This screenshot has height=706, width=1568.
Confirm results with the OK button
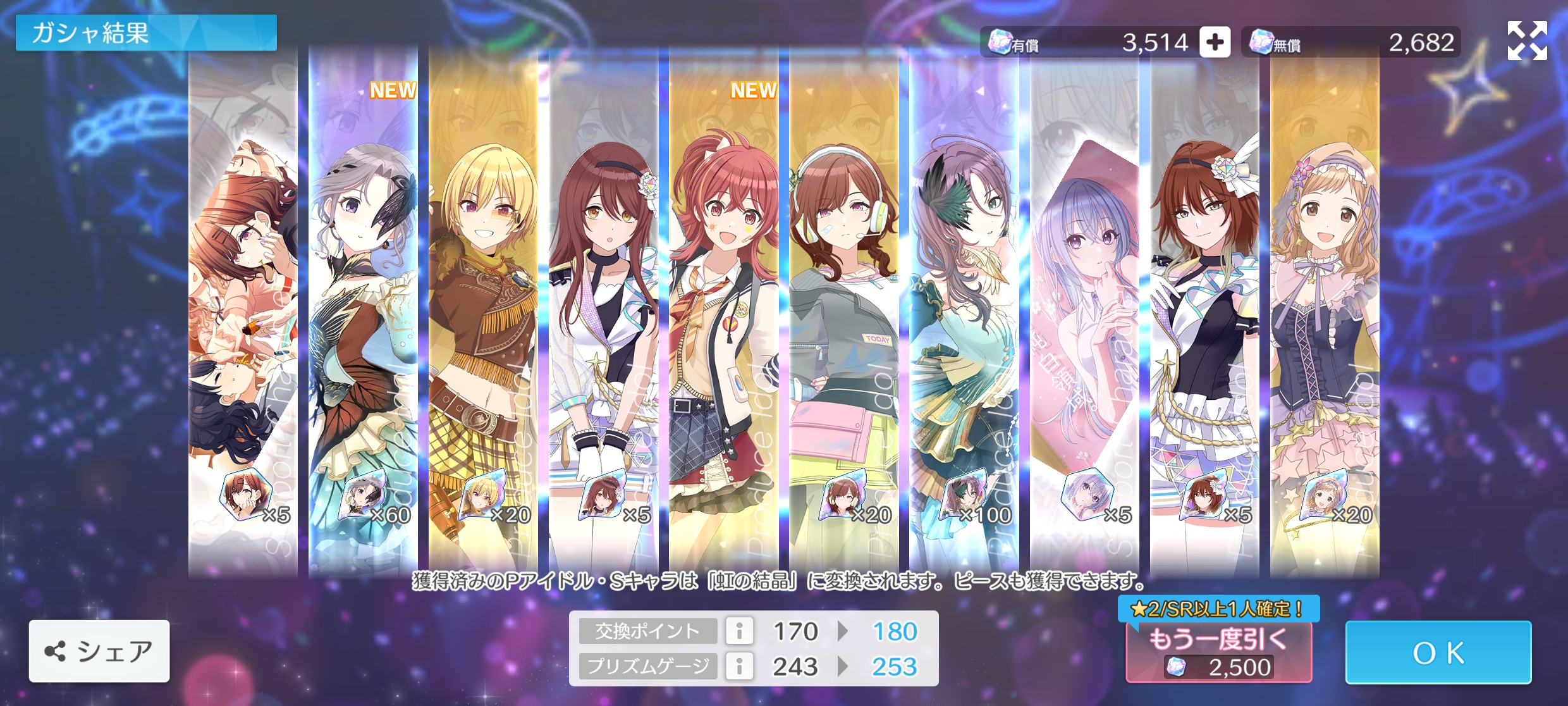(x=1438, y=652)
